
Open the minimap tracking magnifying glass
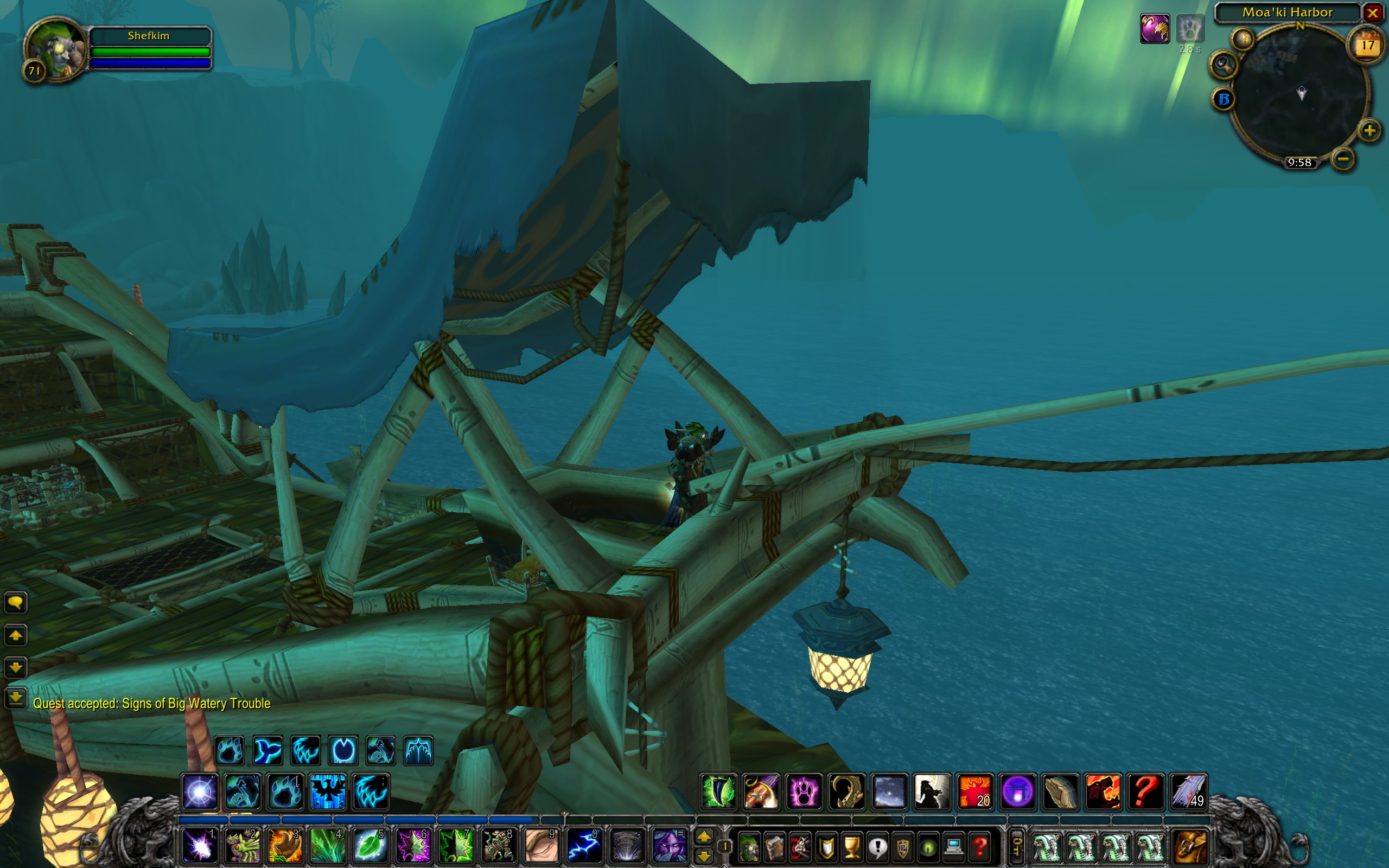click(x=1223, y=65)
